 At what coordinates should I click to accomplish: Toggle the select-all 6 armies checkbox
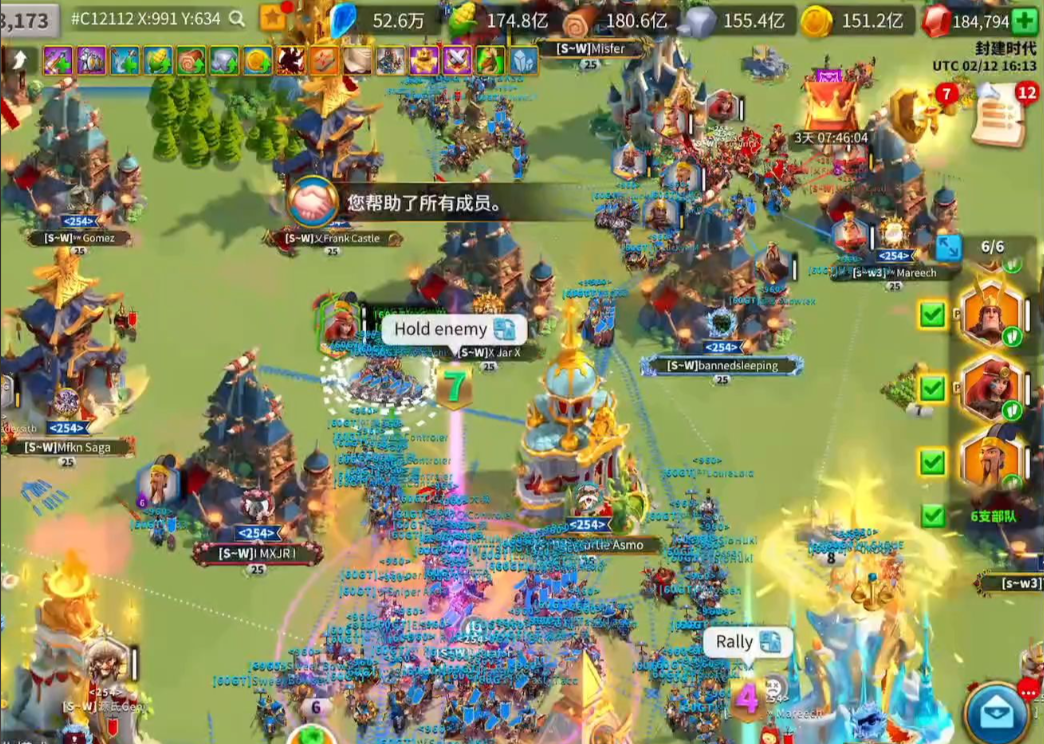[933, 516]
